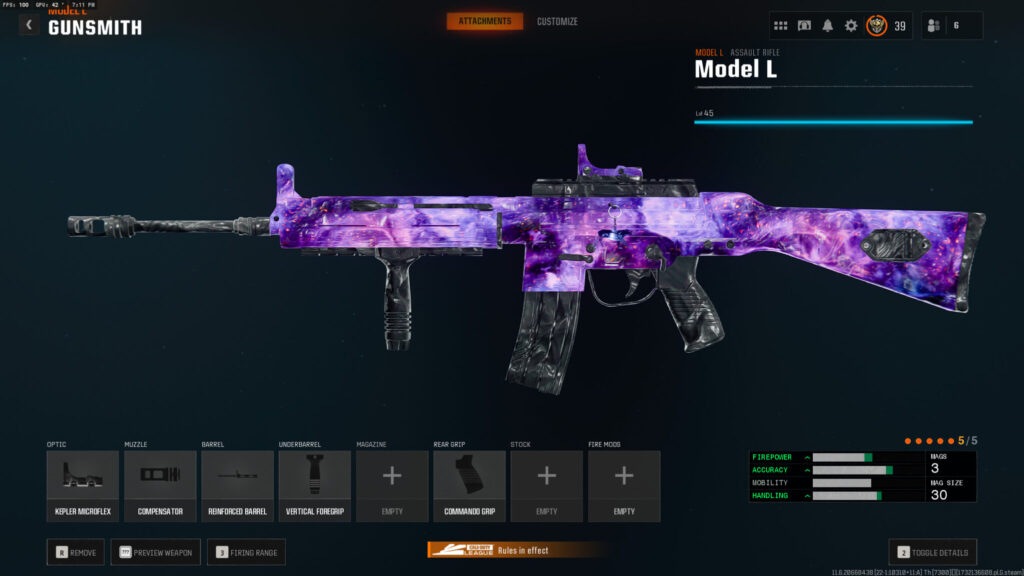Viewport: 1024px width, 576px height.
Task: Go back using the arrow beside Gunsmith
Action: point(29,26)
